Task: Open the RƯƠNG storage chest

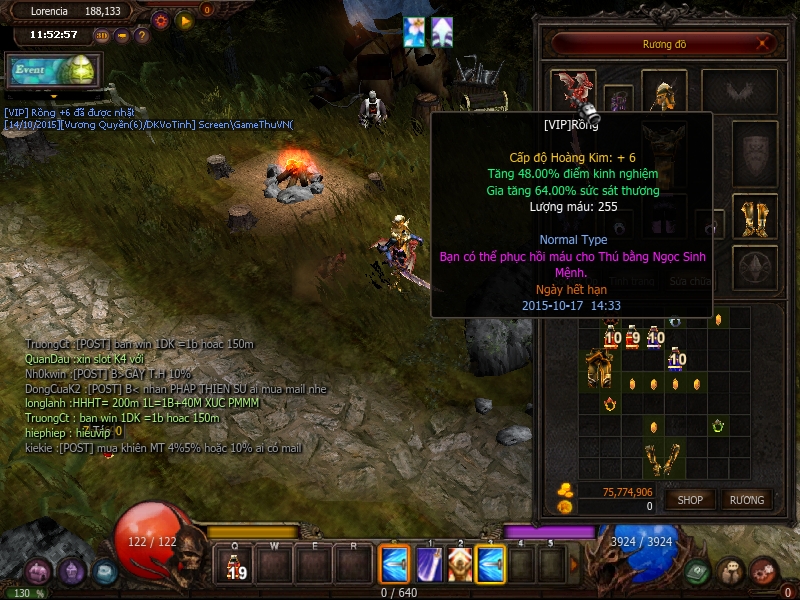Action: coord(746,499)
